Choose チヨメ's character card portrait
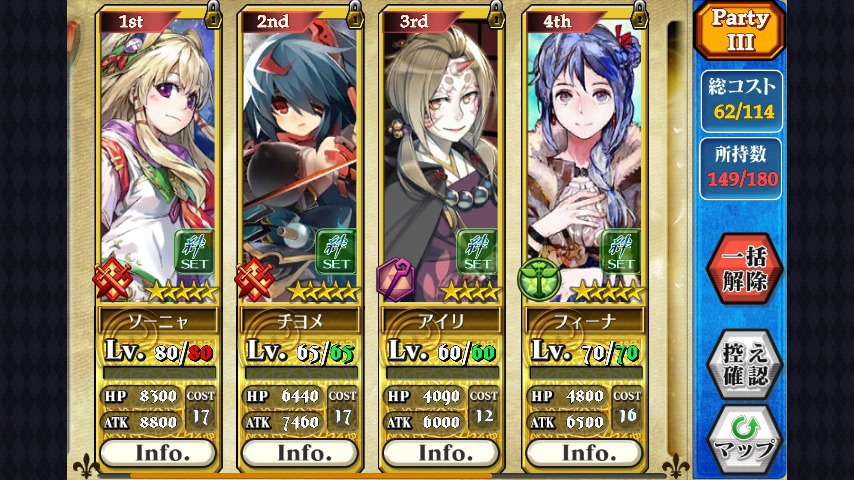 coord(297,150)
